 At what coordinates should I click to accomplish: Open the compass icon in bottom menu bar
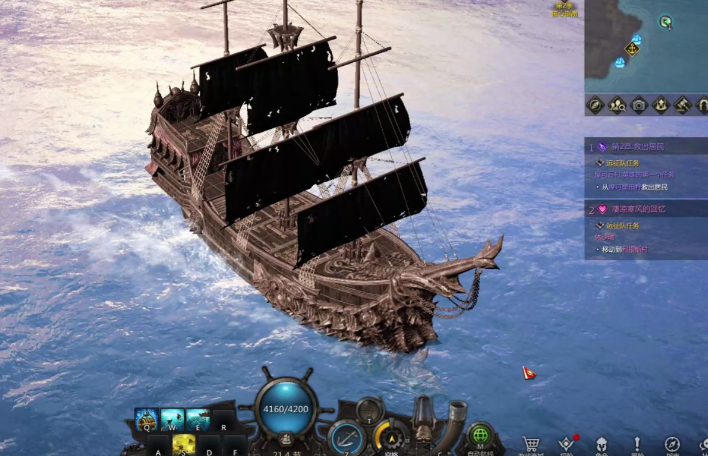[672, 443]
